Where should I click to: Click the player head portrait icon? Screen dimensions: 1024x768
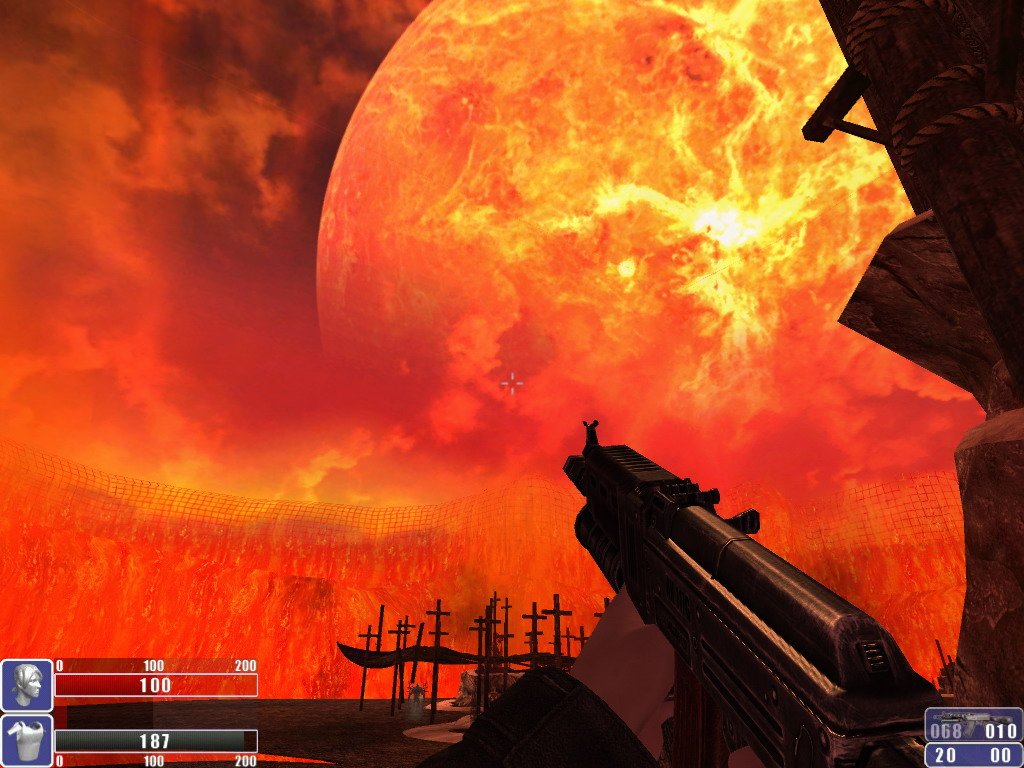[x=26, y=685]
